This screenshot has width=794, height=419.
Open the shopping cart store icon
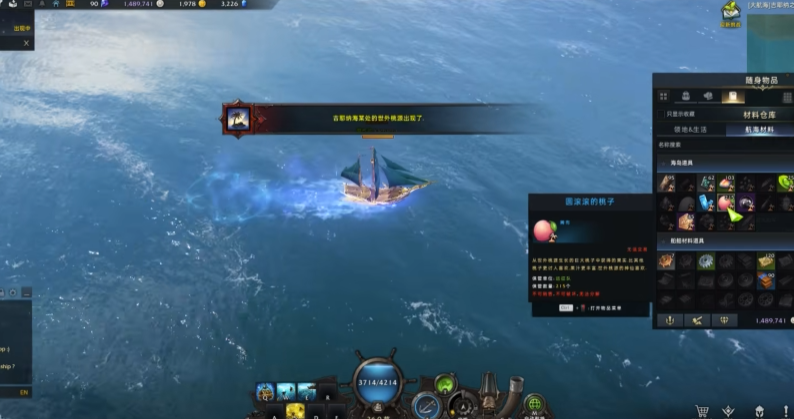[x=702, y=410]
